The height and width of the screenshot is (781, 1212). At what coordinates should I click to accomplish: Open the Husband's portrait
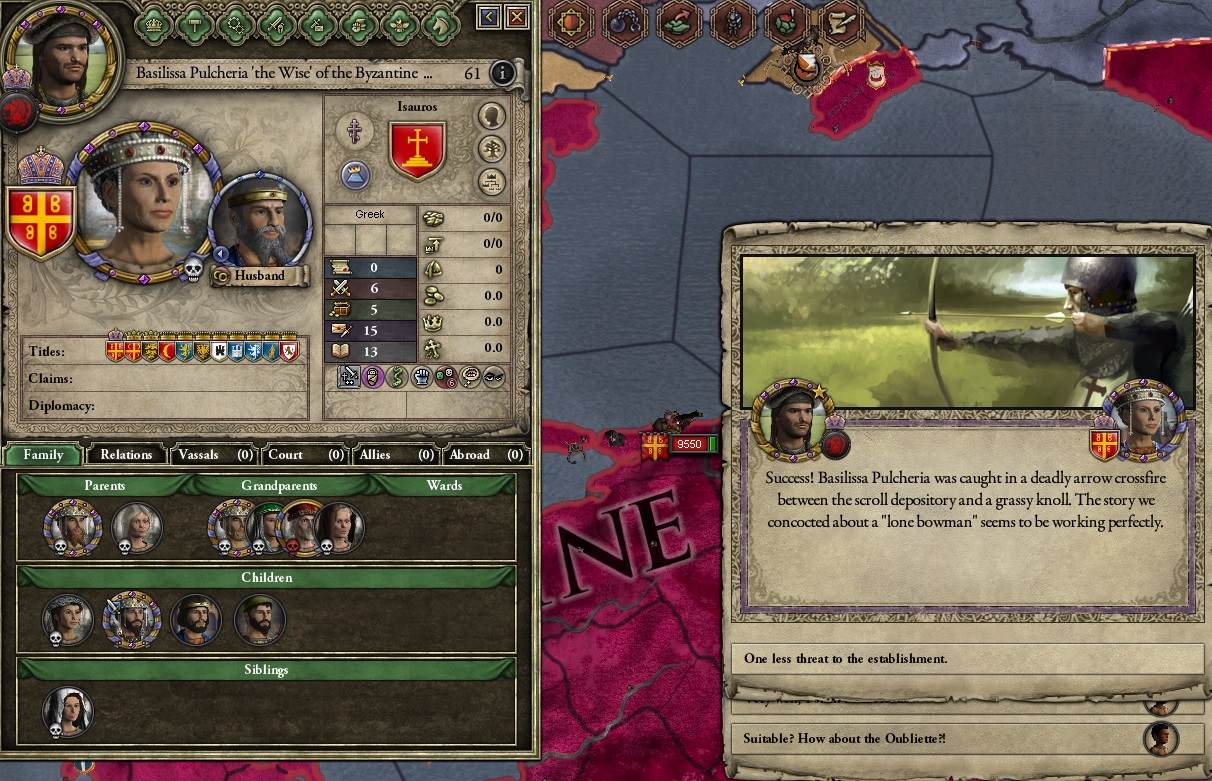coord(260,224)
